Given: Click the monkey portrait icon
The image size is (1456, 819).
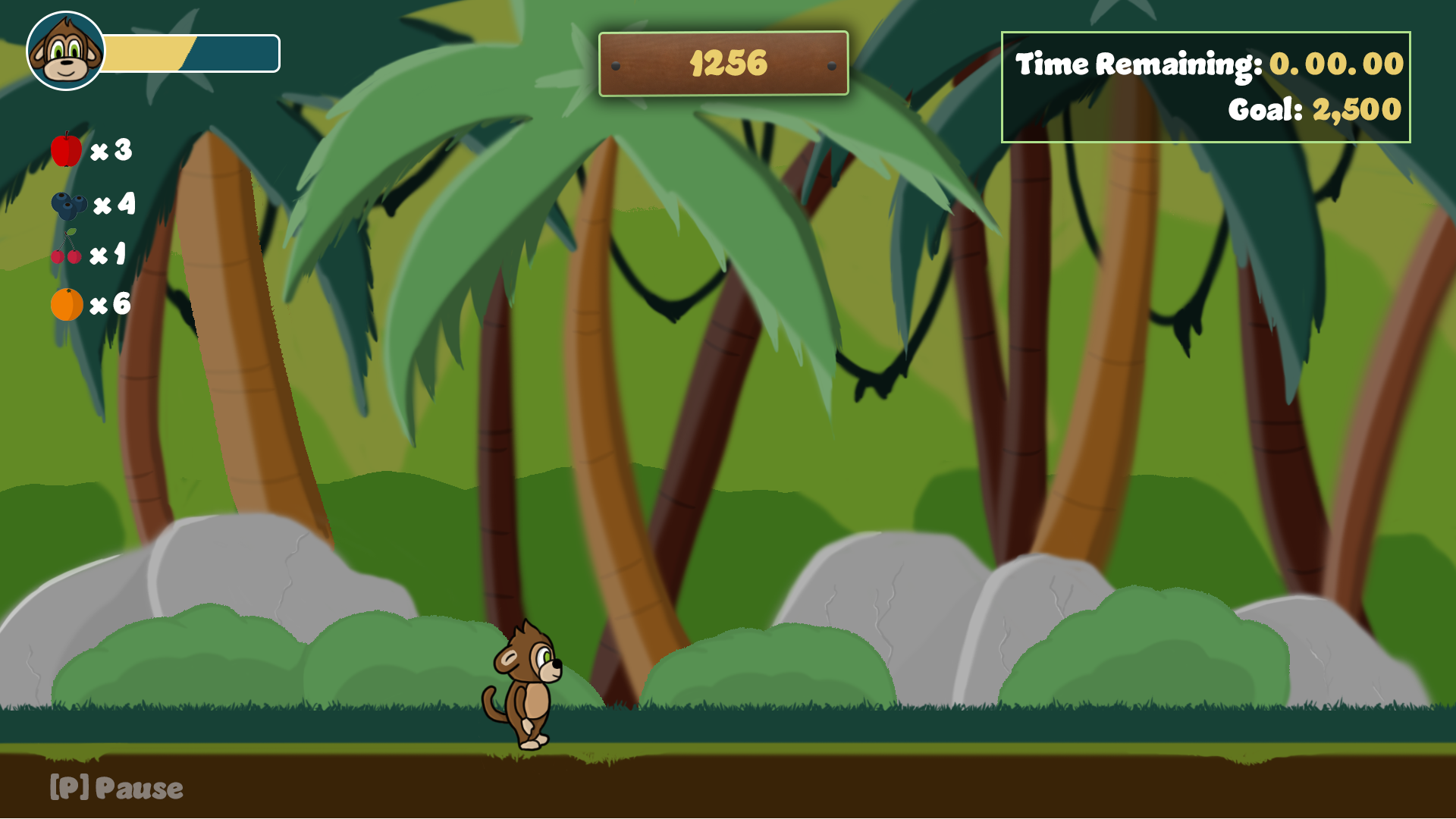Looking at the screenshot, I should [x=66, y=52].
